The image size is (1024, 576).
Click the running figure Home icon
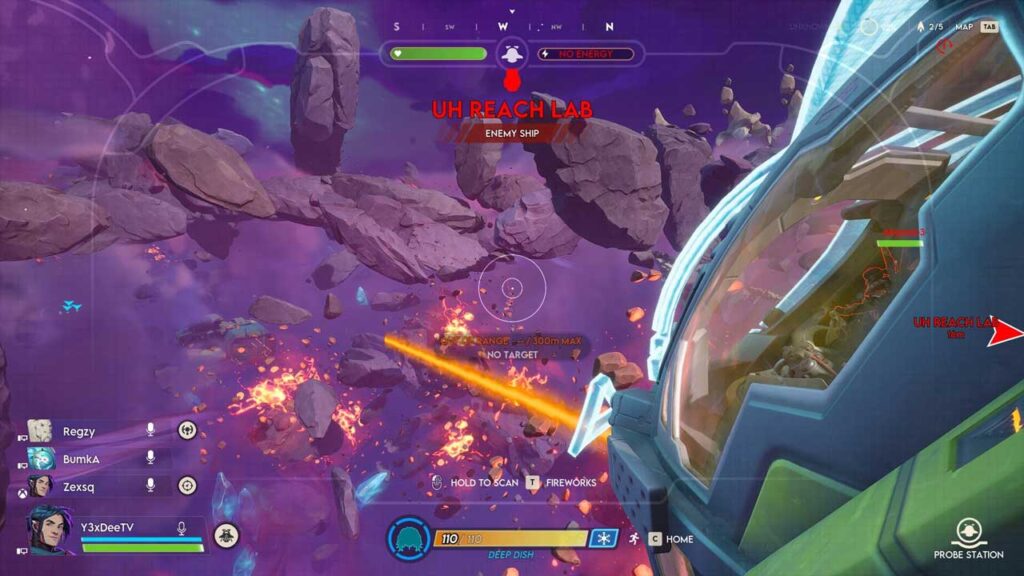[634, 539]
